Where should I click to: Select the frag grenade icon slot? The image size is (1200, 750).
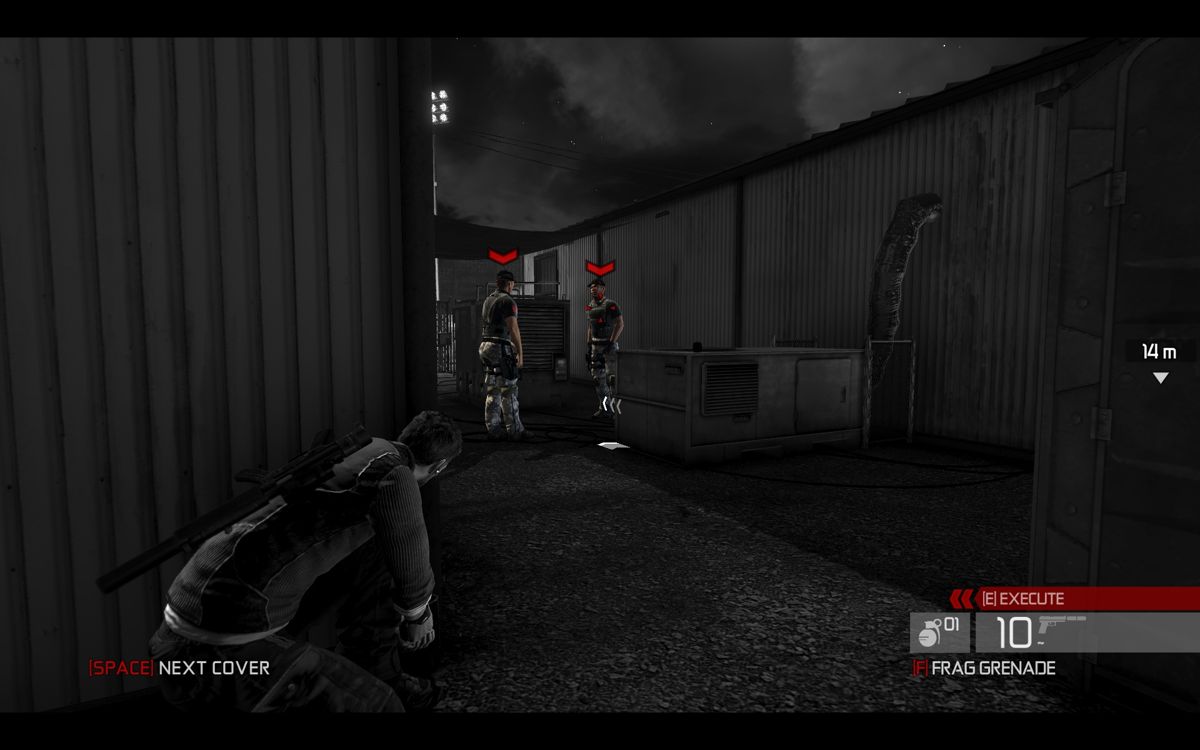(x=939, y=632)
